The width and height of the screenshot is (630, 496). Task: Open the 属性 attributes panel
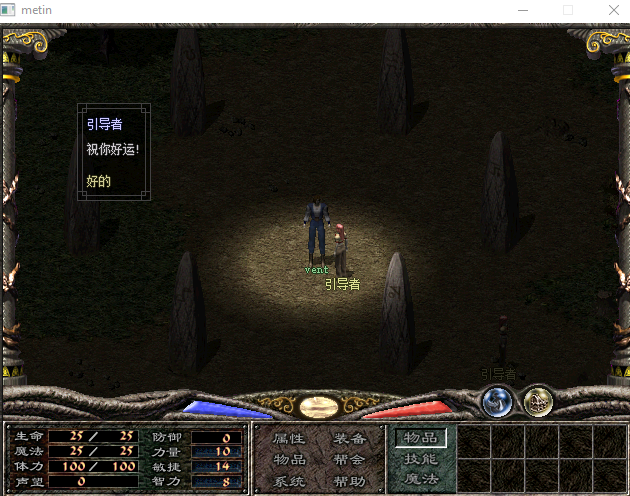[x=288, y=438]
